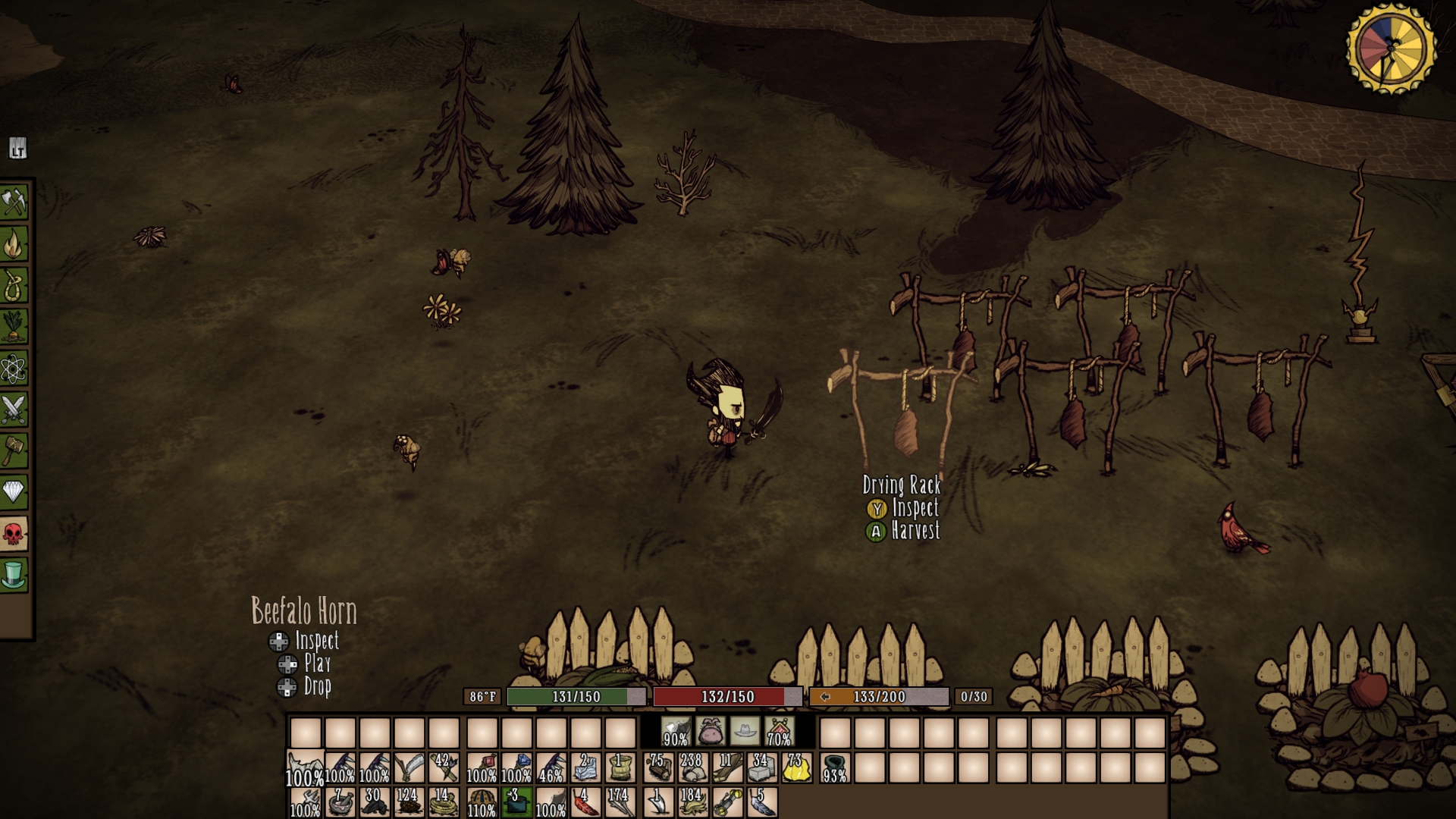Select the cut stone stack of 34
The height and width of the screenshot is (819, 1456).
761,767
